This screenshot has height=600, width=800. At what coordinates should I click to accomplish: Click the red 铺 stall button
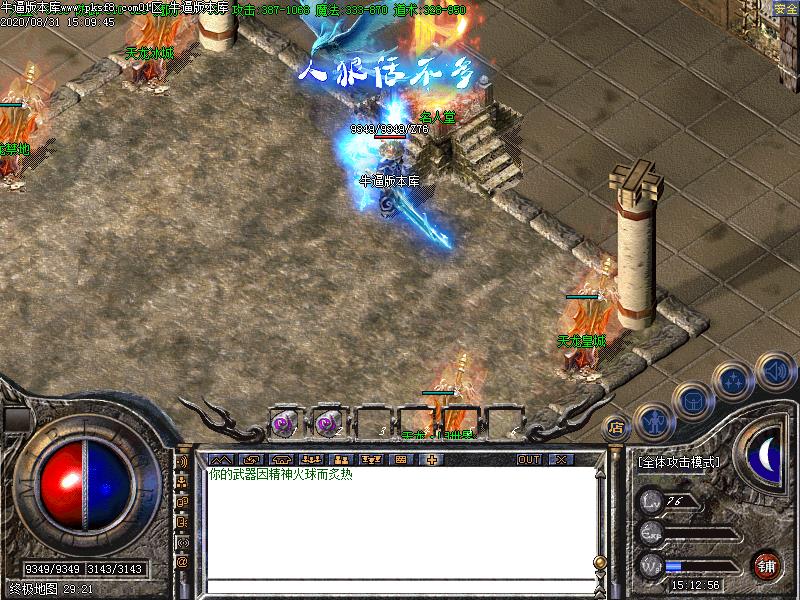tap(767, 564)
